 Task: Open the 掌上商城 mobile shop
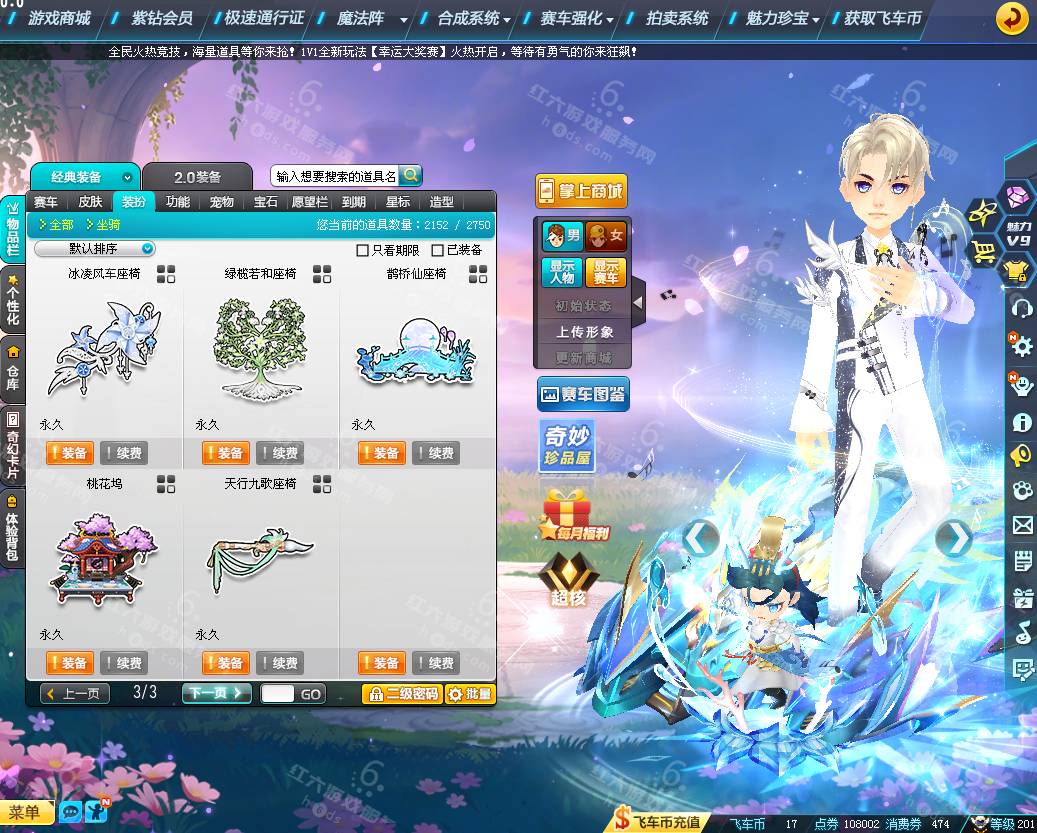(581, 190)
